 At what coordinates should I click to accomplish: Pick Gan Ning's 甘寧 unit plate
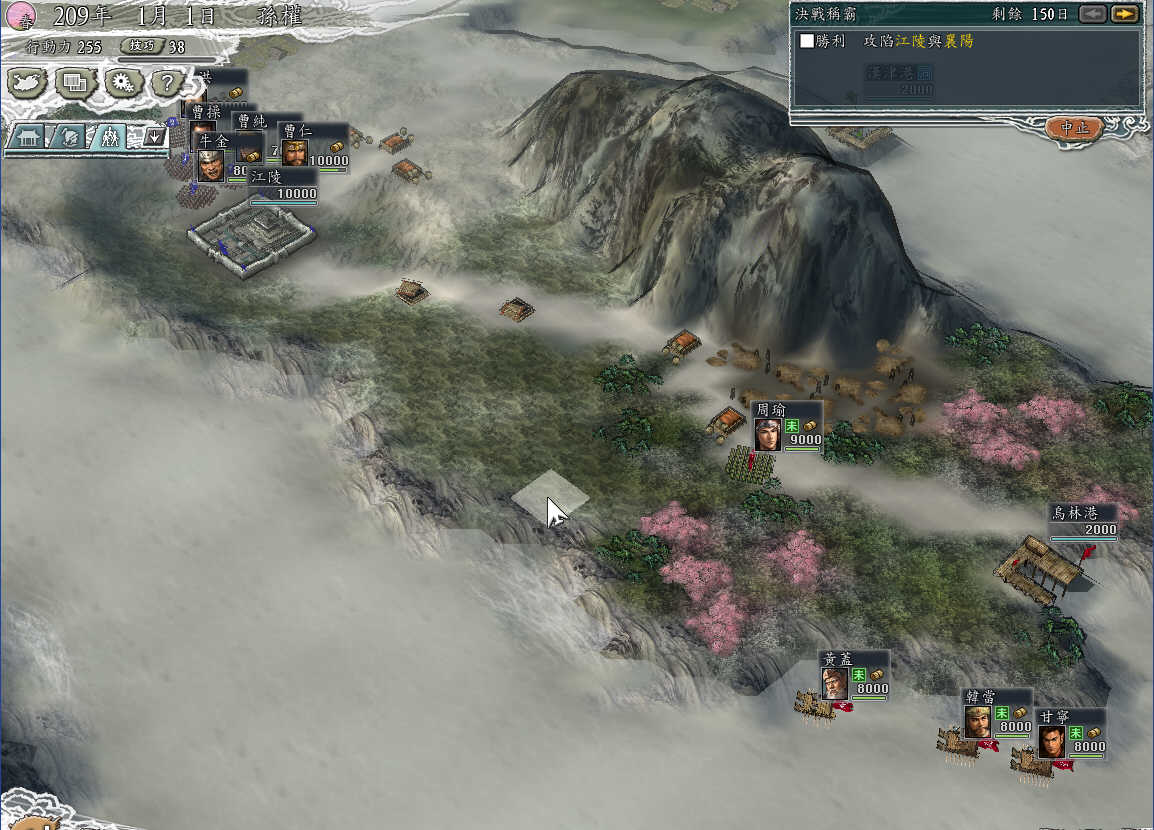pyautogui.click(x=1070, y=733)
